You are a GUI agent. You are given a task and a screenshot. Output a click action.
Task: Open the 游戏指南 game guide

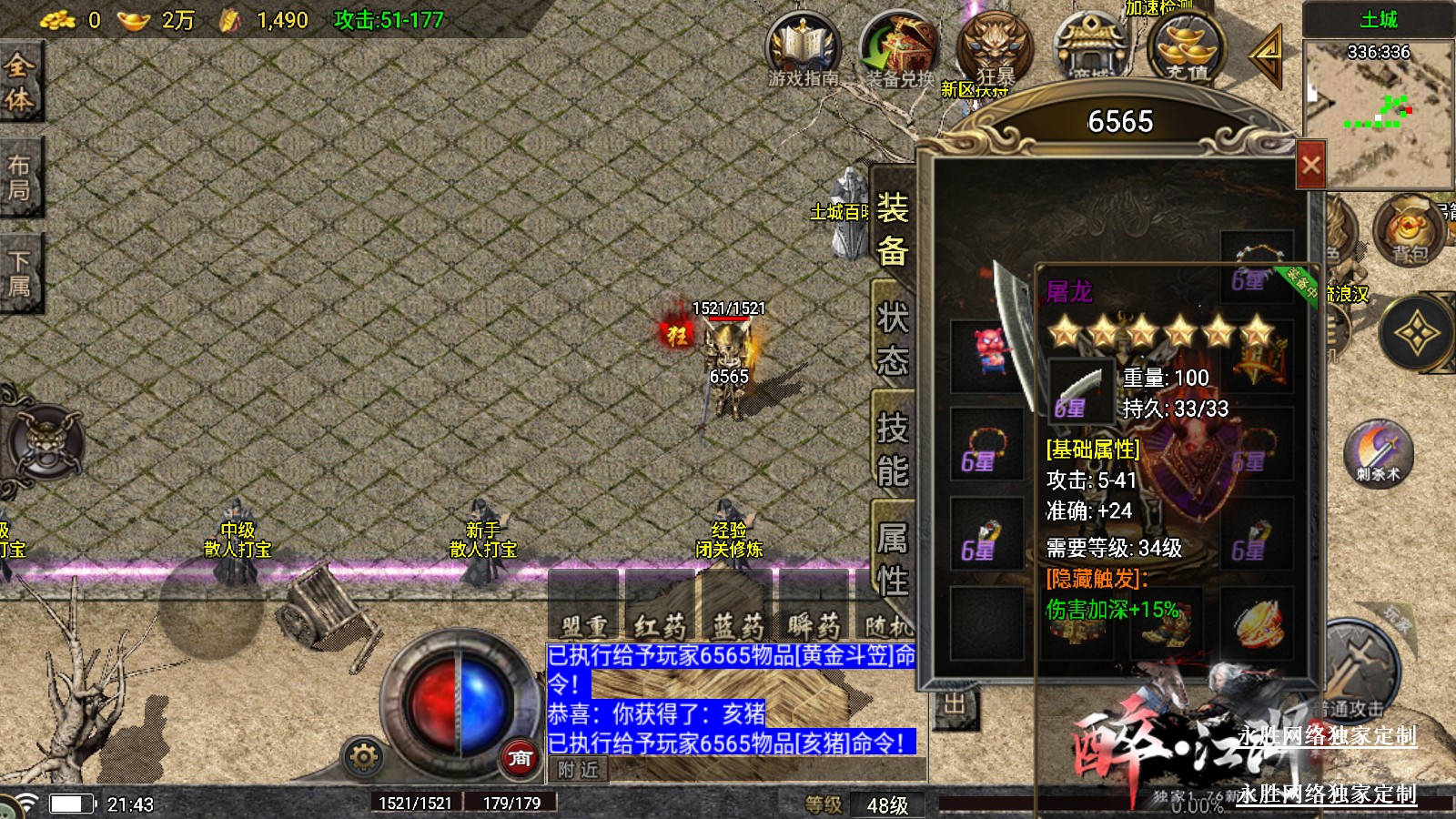click(803, 50)
